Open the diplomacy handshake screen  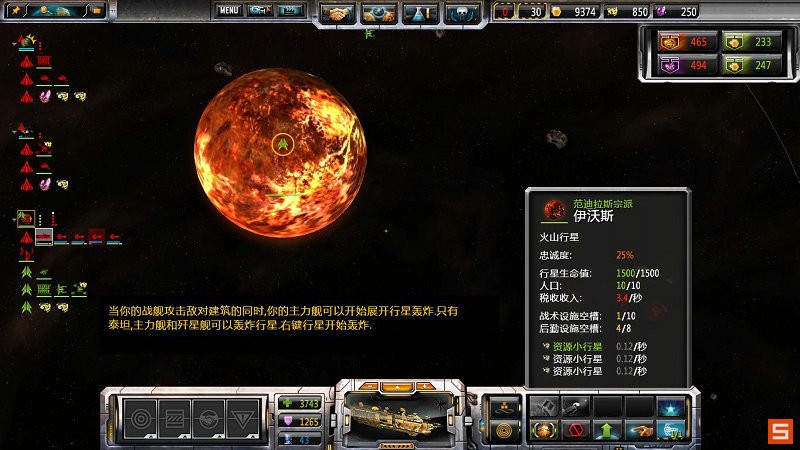coord(338,14)
